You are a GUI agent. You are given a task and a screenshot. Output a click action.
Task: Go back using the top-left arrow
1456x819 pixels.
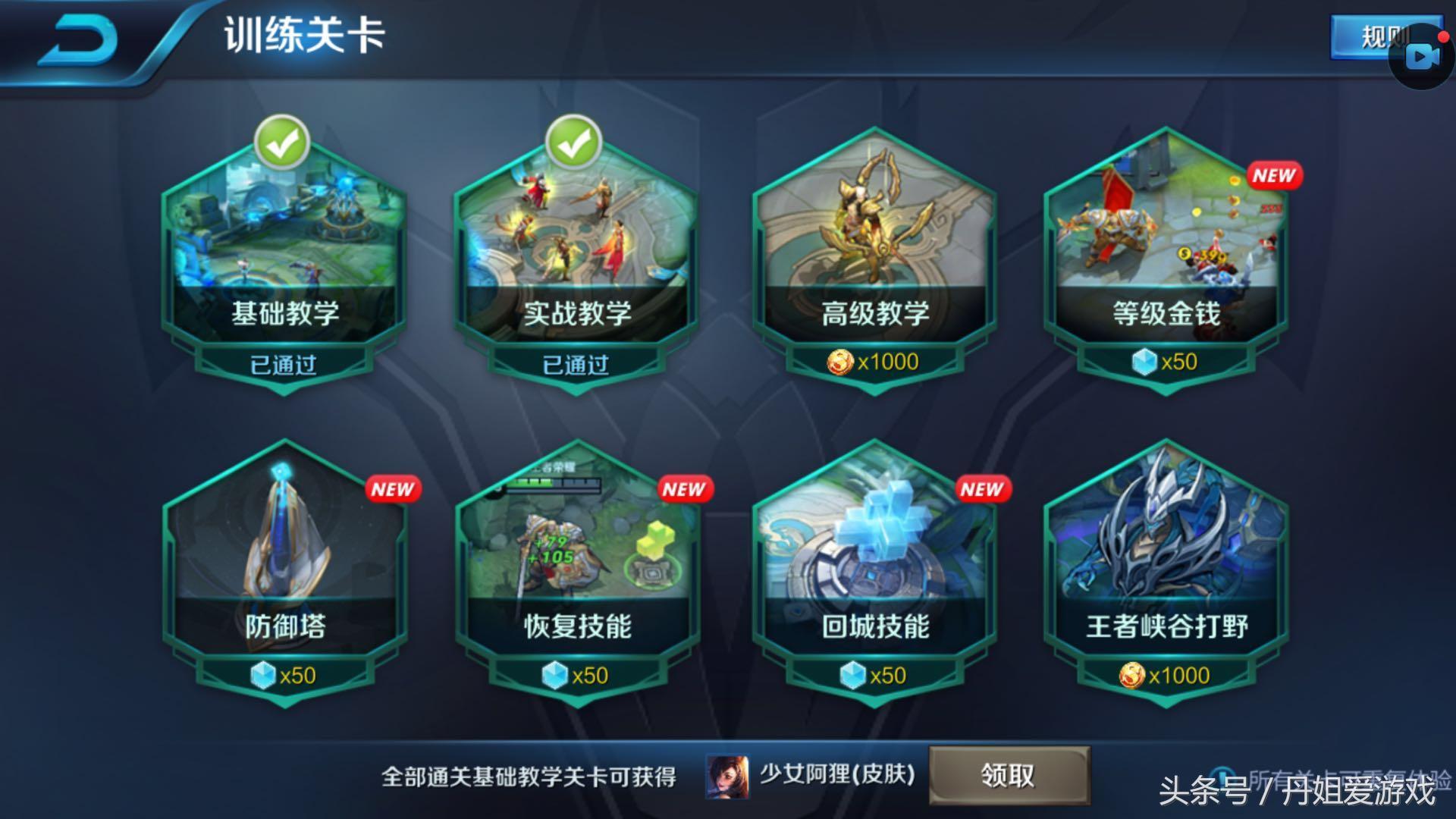(x=78, y=39)
